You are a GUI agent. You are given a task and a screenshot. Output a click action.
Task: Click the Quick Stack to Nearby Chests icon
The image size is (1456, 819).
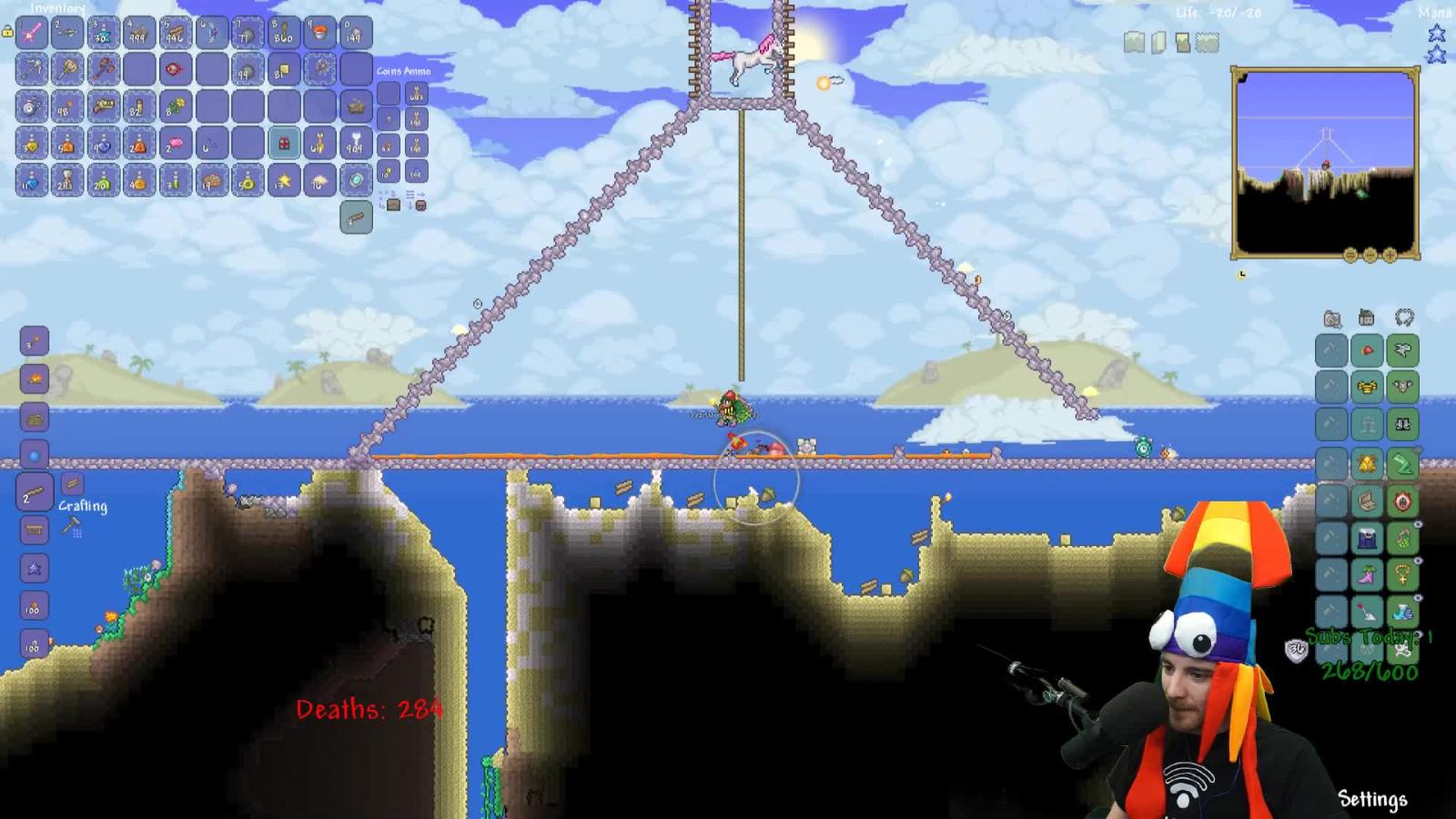click(393, 205)
